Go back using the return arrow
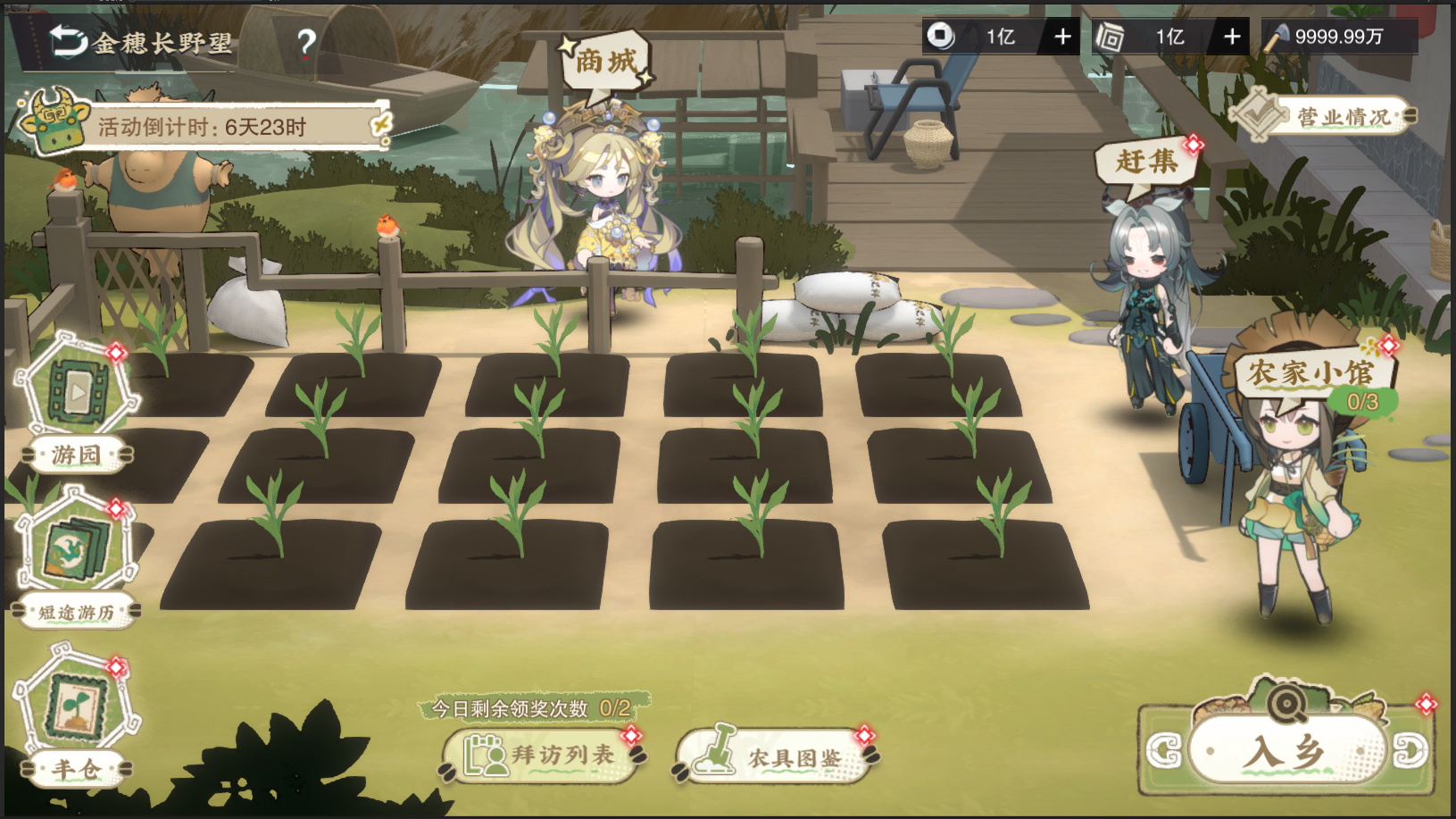The width and height of the screenshot is (1456, 819). (x=68, y=40)
